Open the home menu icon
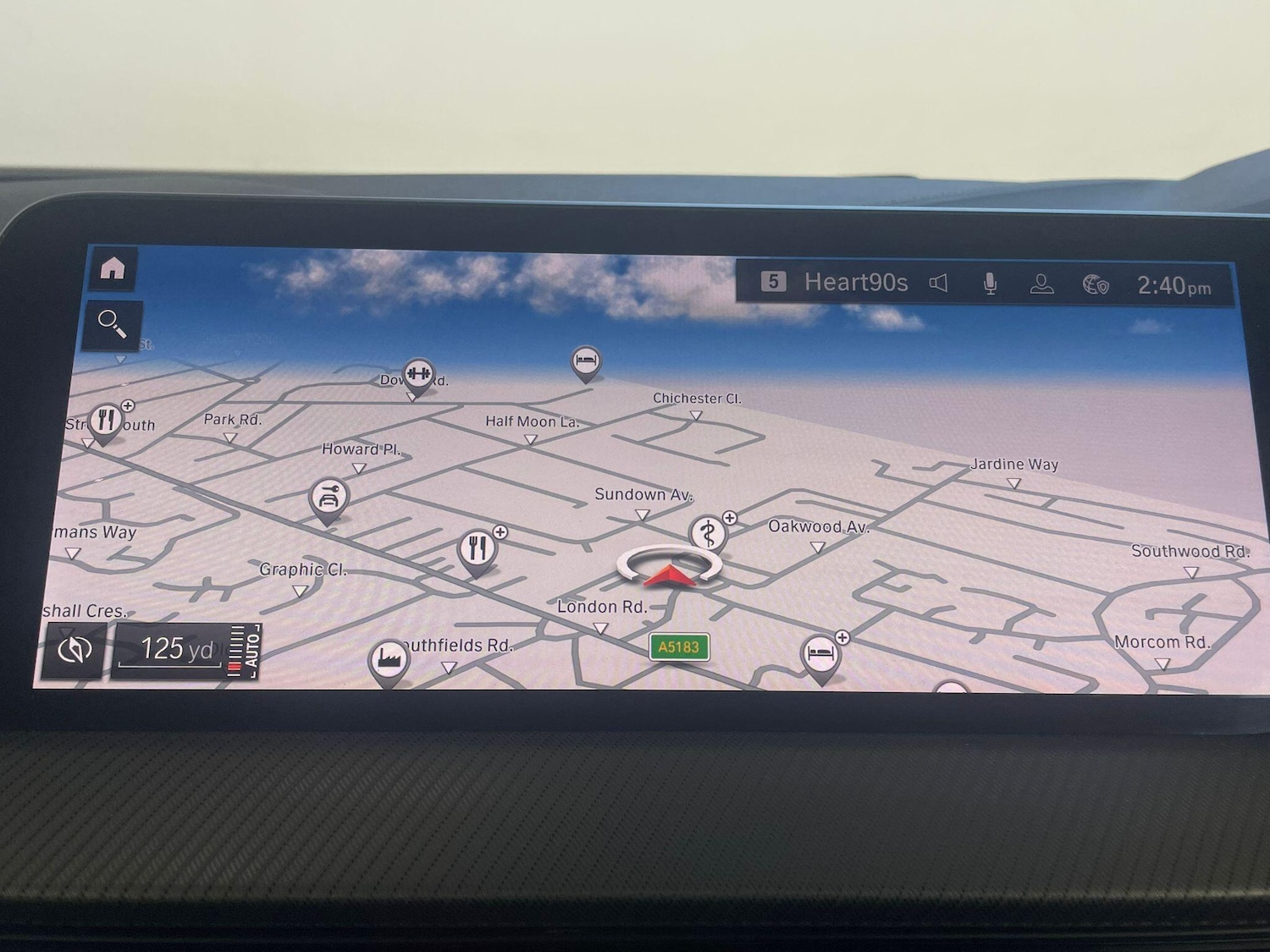The width and height of the screenshot is (1270, 952). (113, 269)
